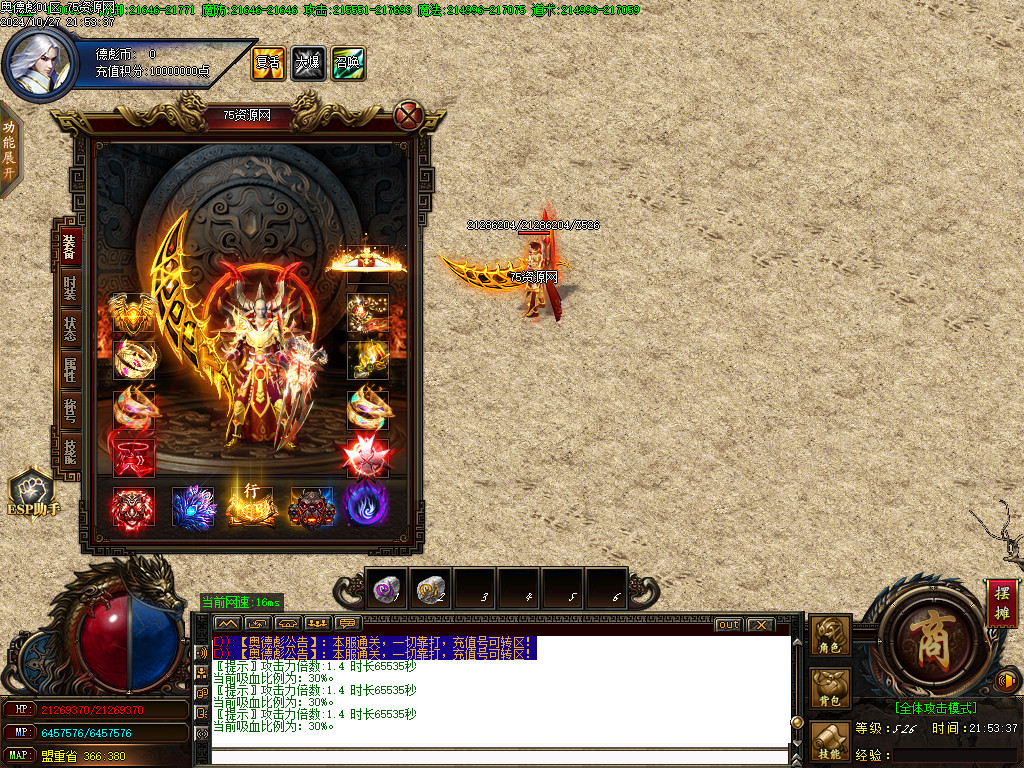Show the 属性 attributes tab
Viewport: 1024px width, 768px height.
tap(69, 368)
